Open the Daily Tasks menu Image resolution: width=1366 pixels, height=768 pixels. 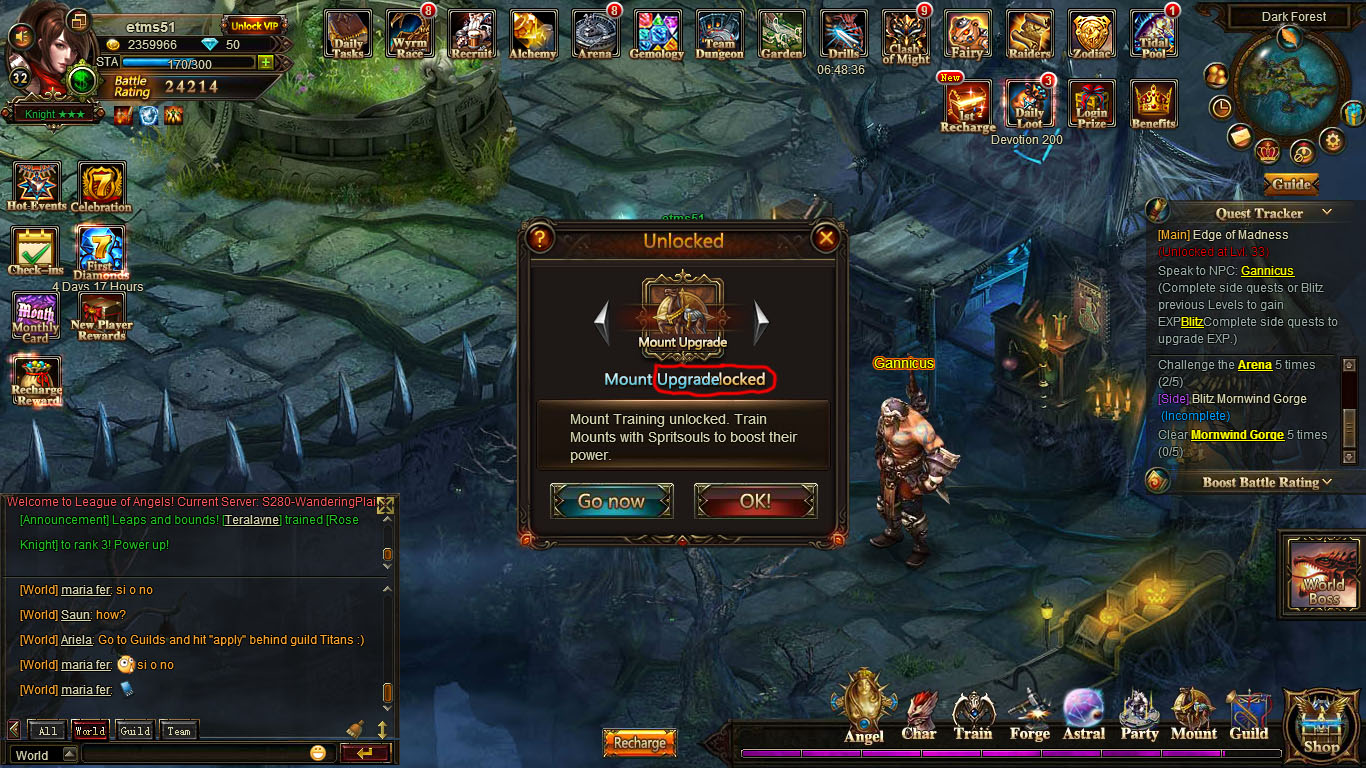[348, 35]
